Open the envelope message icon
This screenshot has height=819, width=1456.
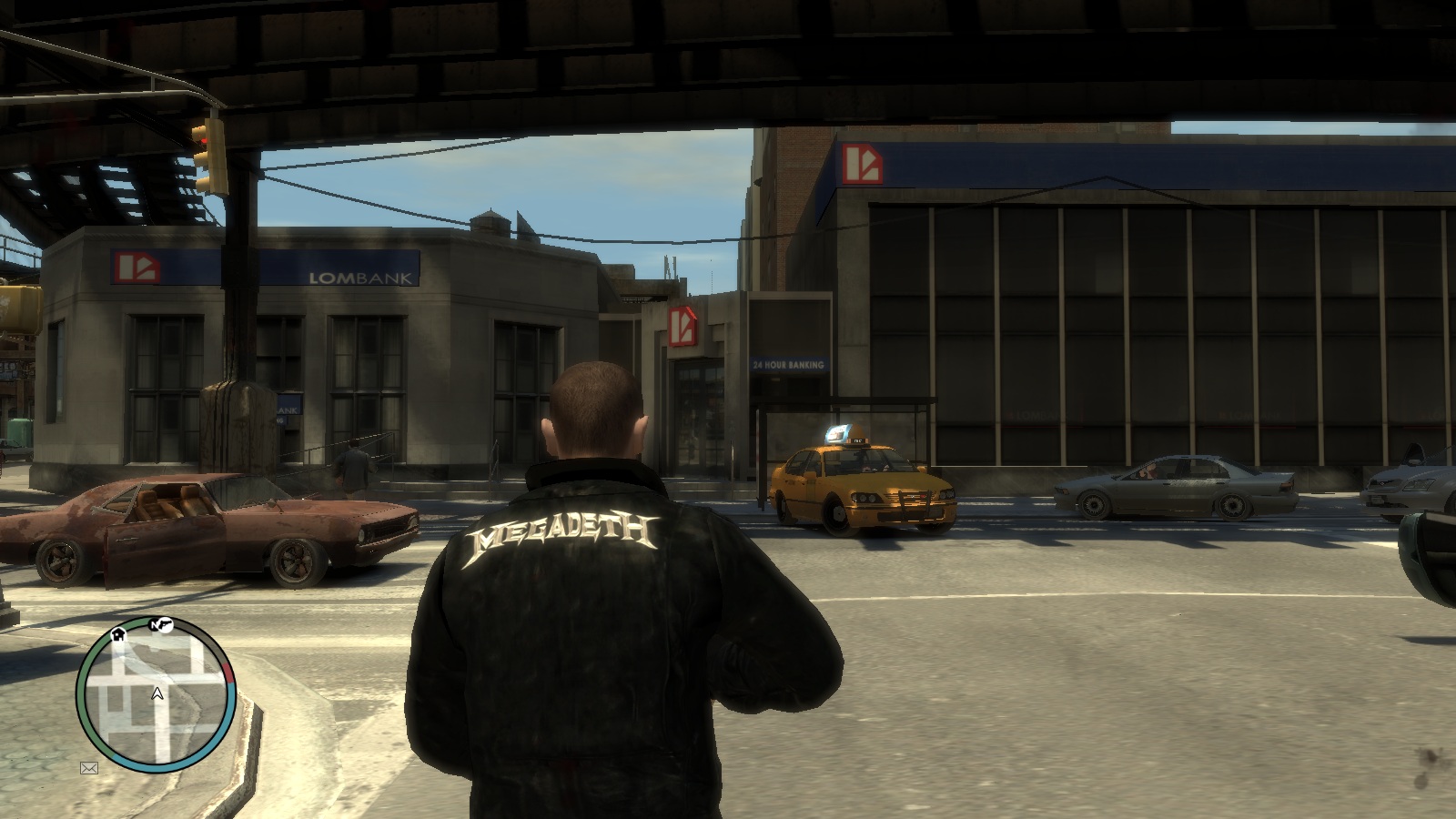[89, 768]
